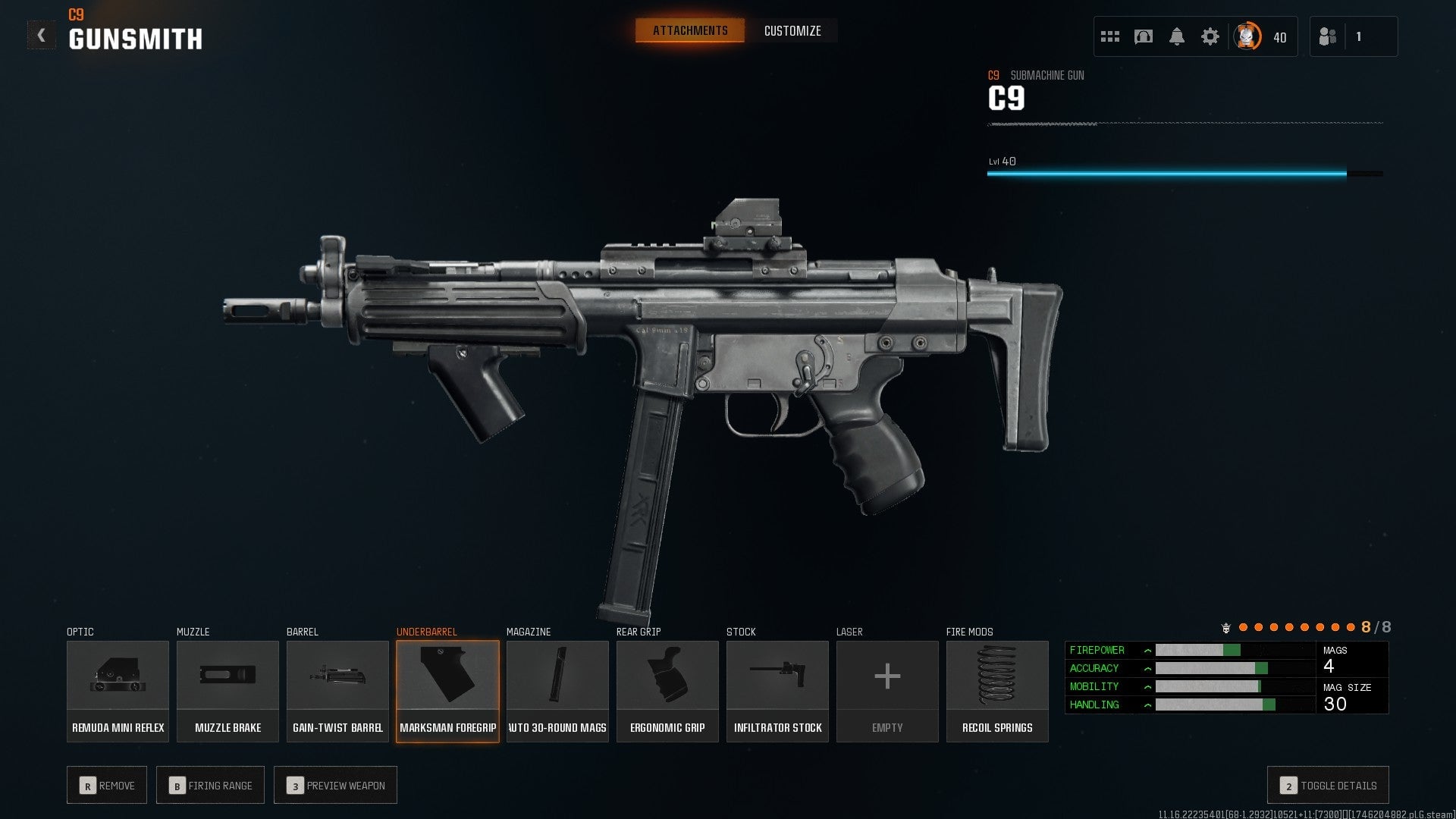Screen dimensions: 1456x819
Task: Open the Gain-Twist Barrel slot
Action: pos(337,690)
